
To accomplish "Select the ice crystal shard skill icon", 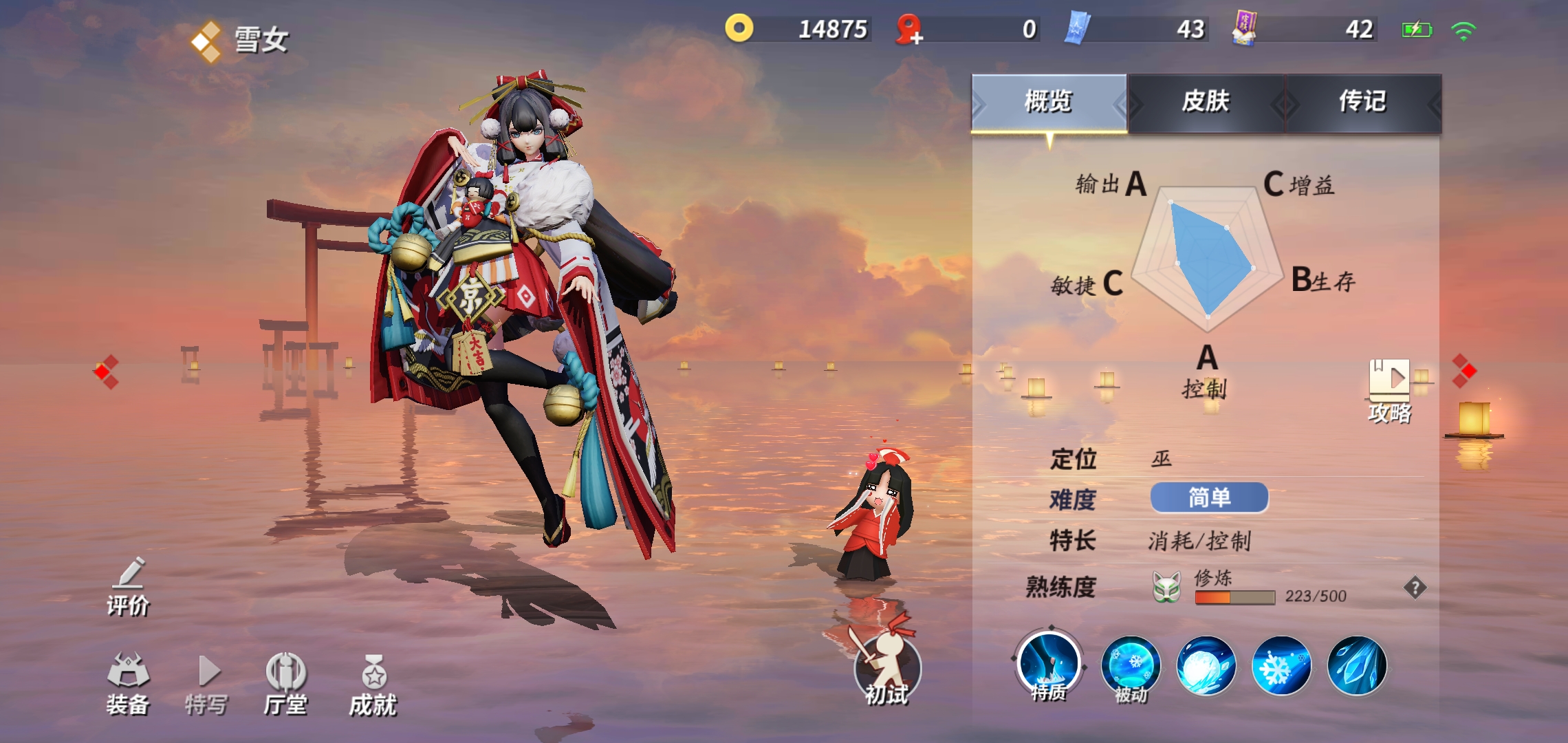I will (1356, 666).
